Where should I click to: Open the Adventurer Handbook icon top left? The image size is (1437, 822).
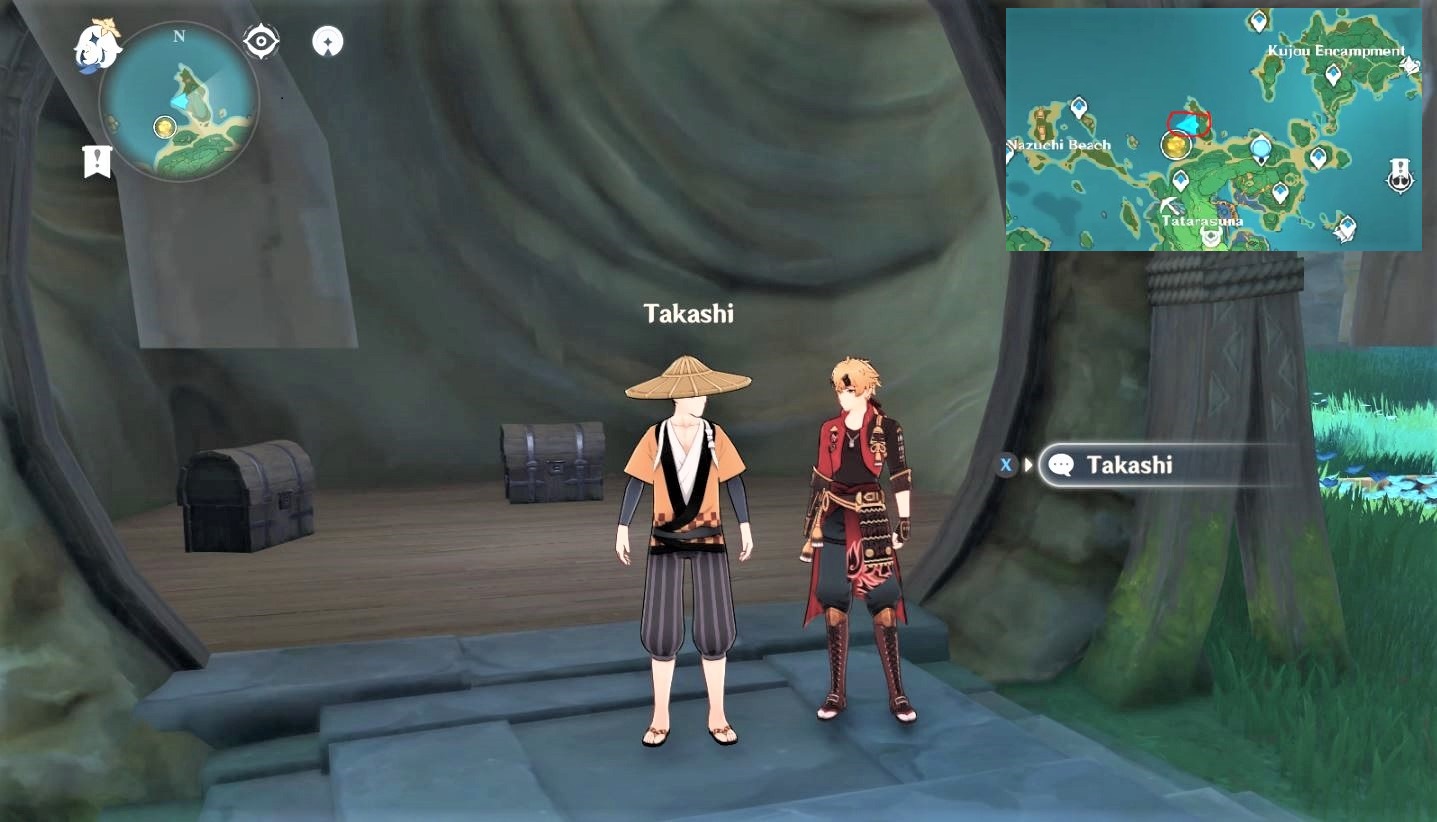327,41
